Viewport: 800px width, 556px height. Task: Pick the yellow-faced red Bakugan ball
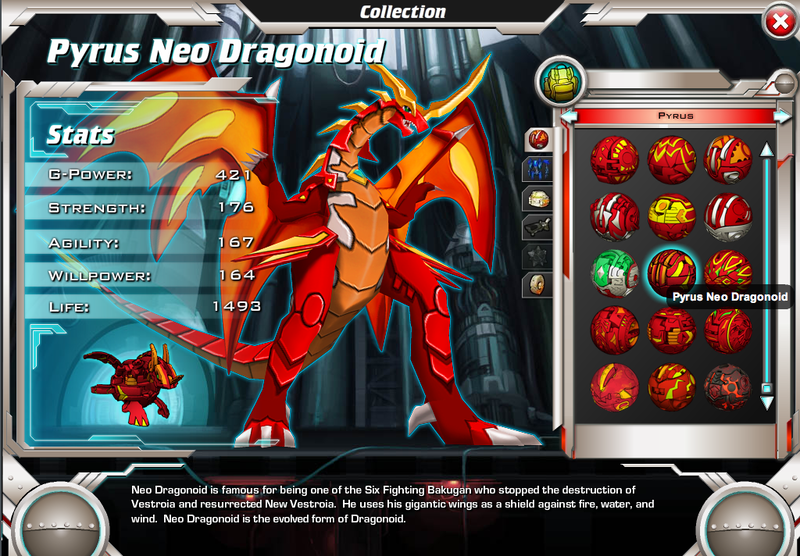671,214
